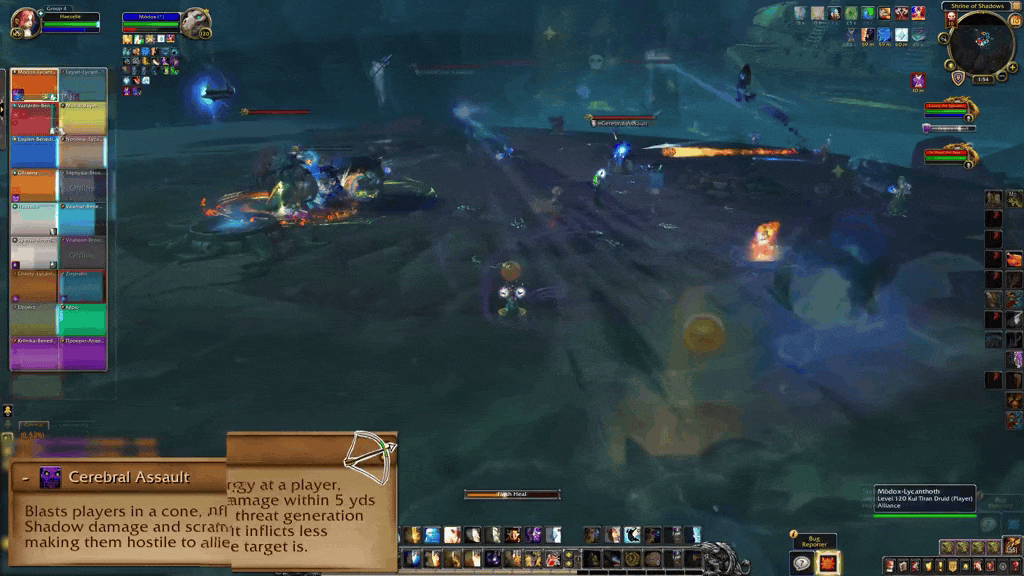Click the question mark help button
The height and width of the screenshot is (576, 1024).
point(801,563)
